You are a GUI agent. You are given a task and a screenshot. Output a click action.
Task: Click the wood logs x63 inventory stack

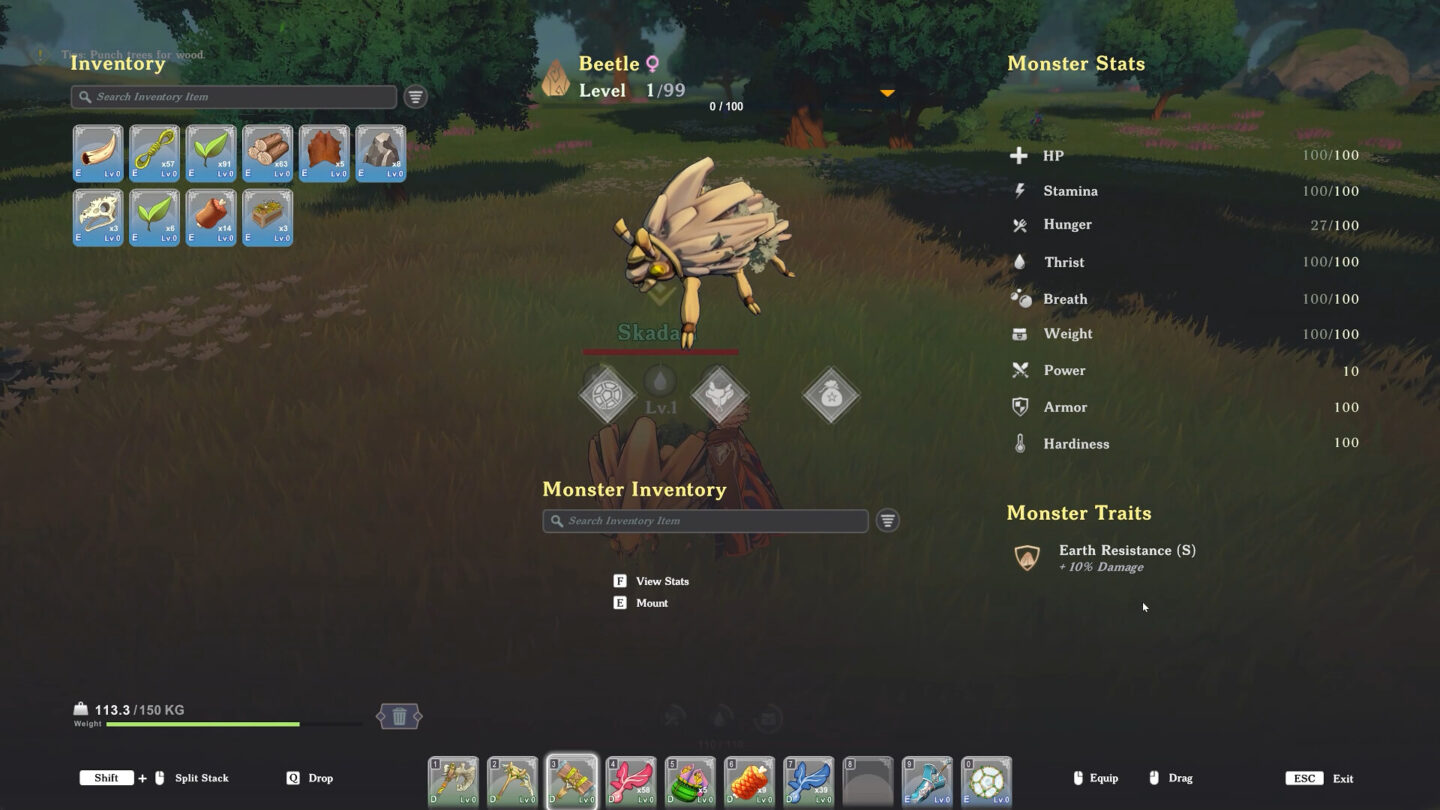pos(267,152)
